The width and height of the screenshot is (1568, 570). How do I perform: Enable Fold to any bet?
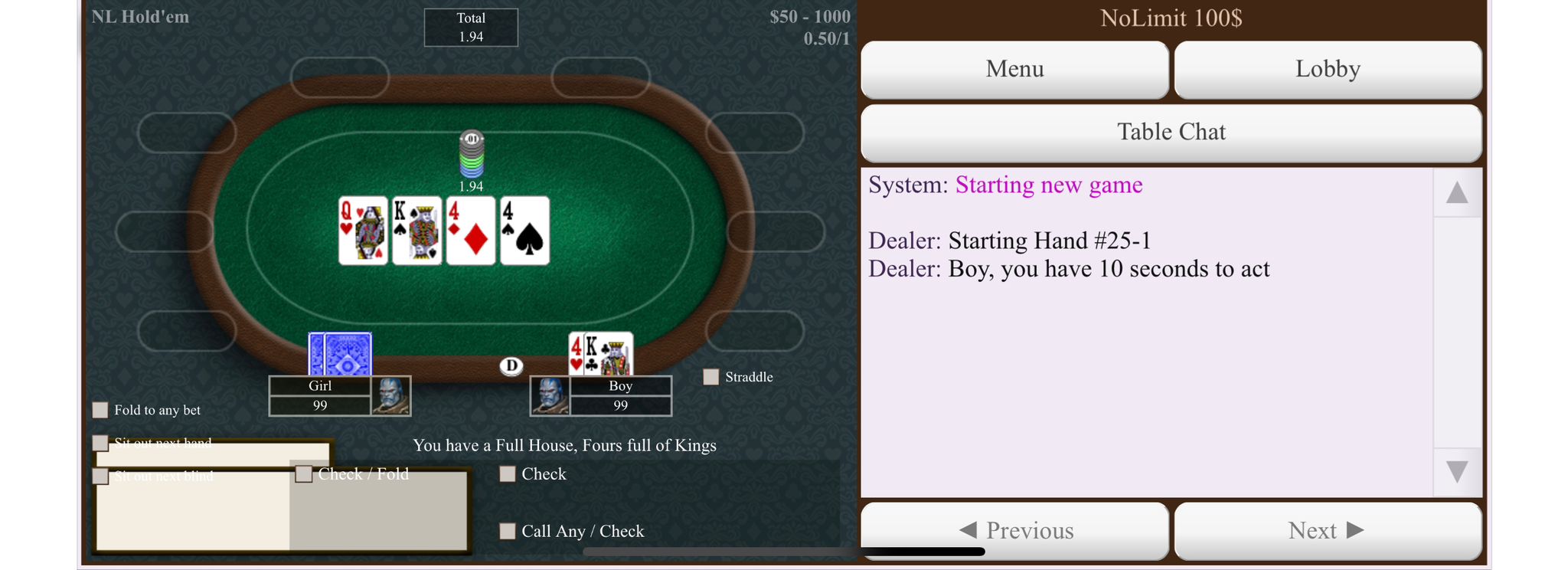coord(100,410)
